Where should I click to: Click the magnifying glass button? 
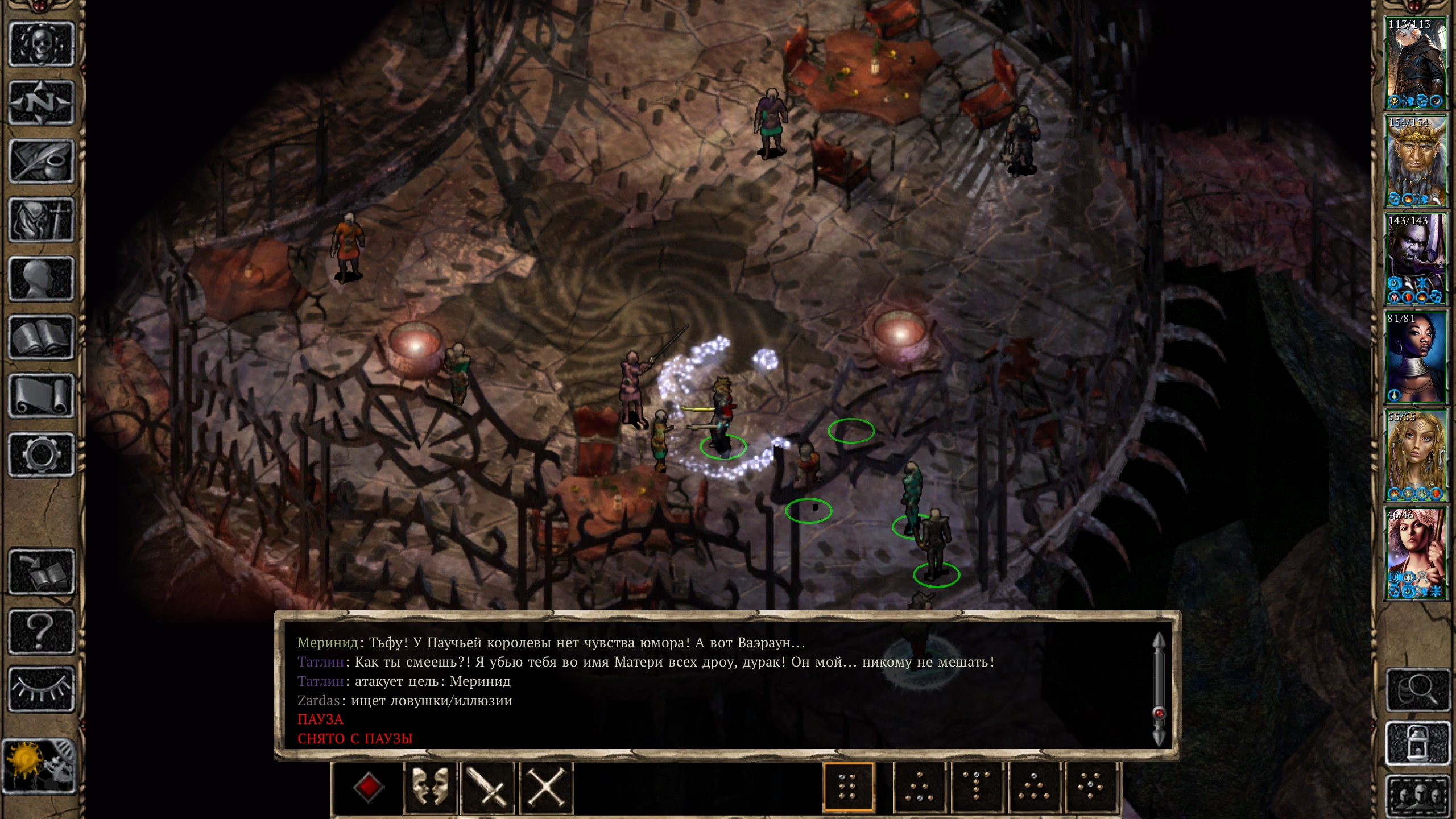pos(1418,690)
